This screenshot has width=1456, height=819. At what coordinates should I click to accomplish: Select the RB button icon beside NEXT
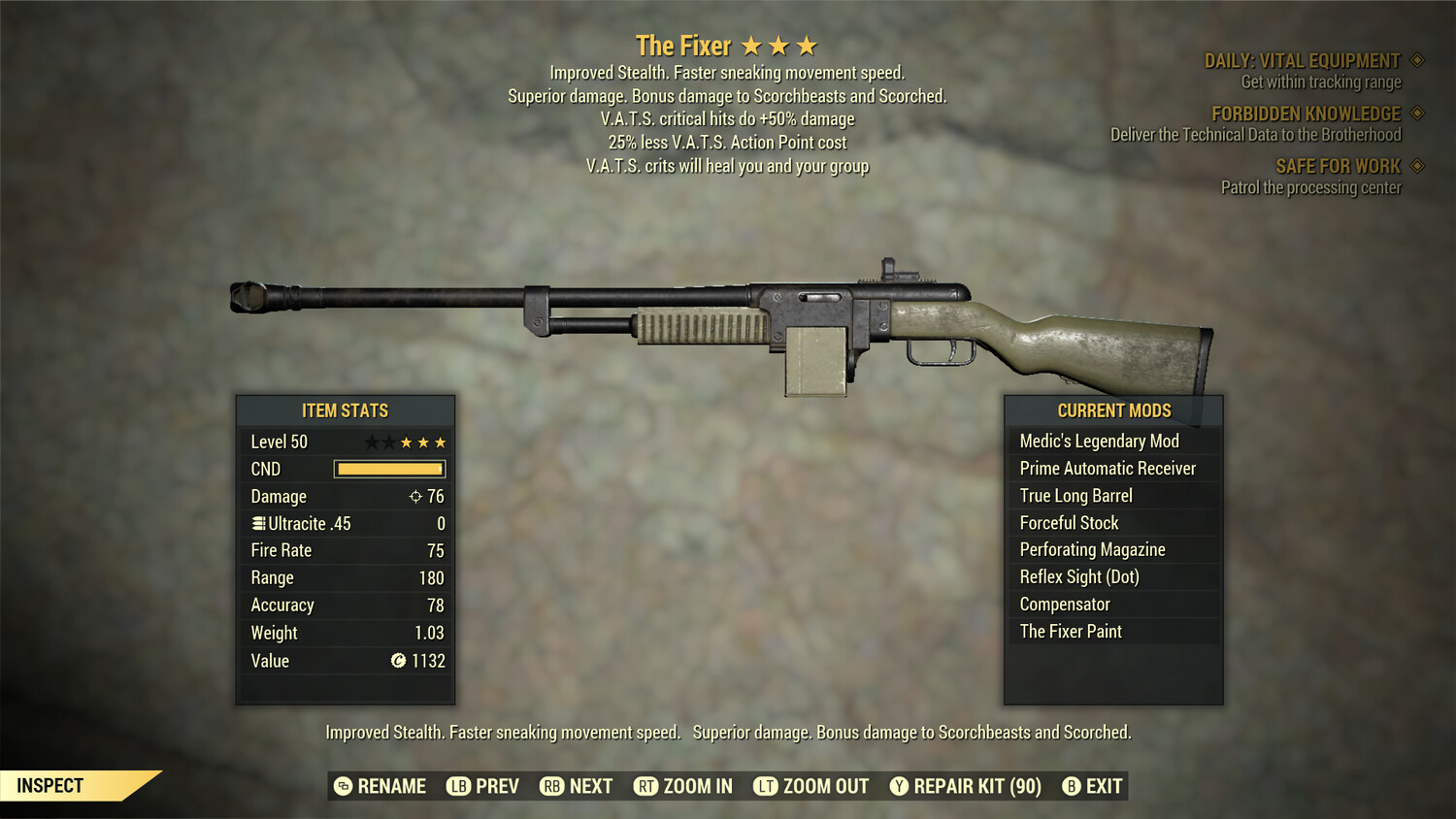tap(549, 786)
